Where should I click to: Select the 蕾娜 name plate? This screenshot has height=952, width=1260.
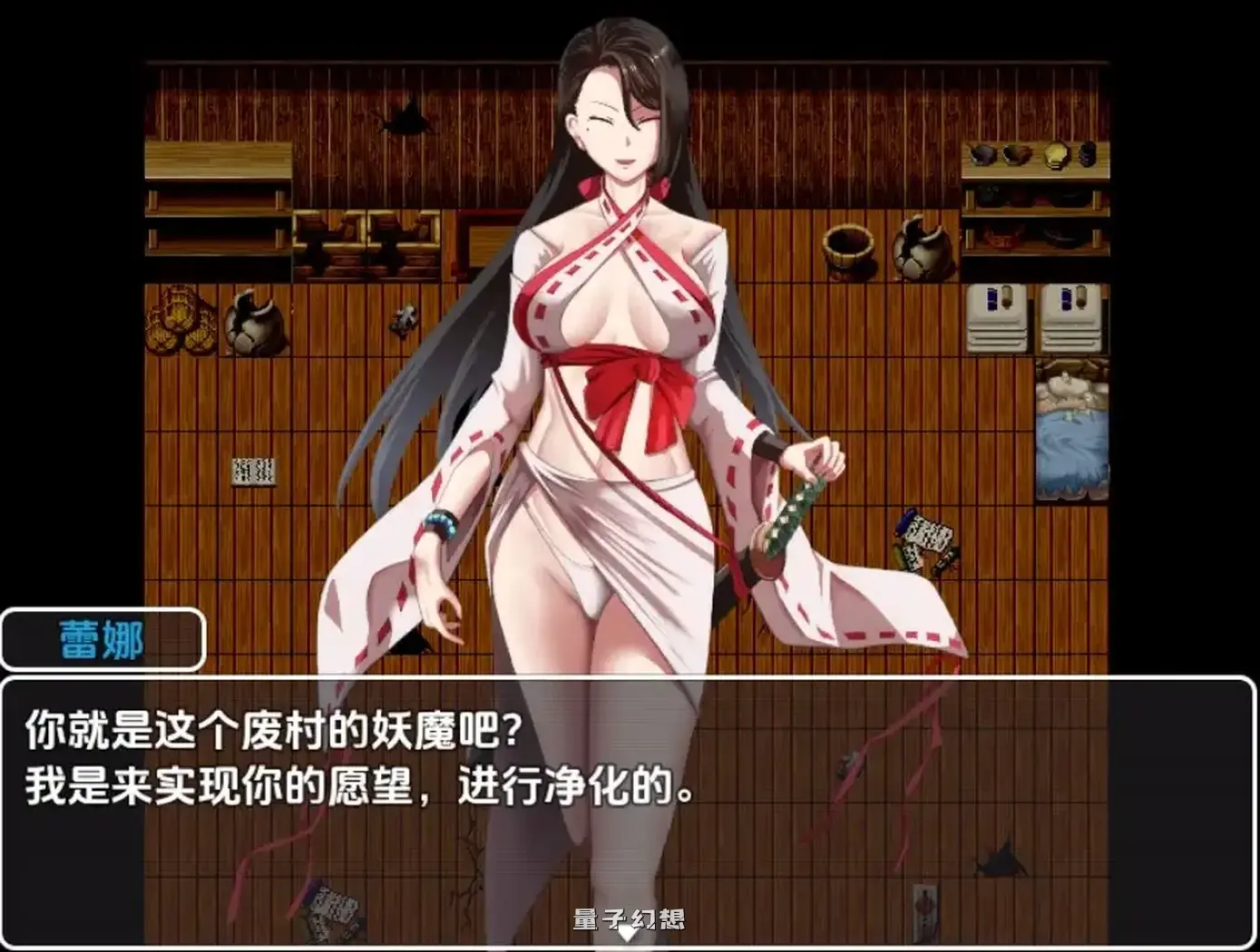click(100, 638)
